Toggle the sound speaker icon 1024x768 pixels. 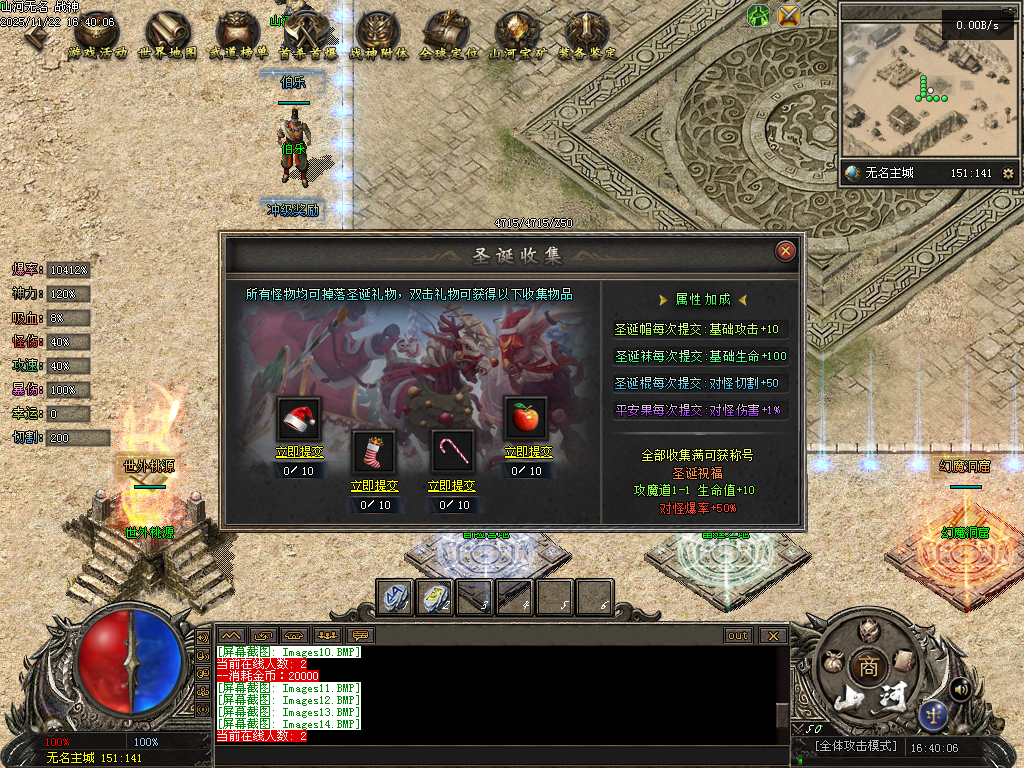tap(961, 688)
